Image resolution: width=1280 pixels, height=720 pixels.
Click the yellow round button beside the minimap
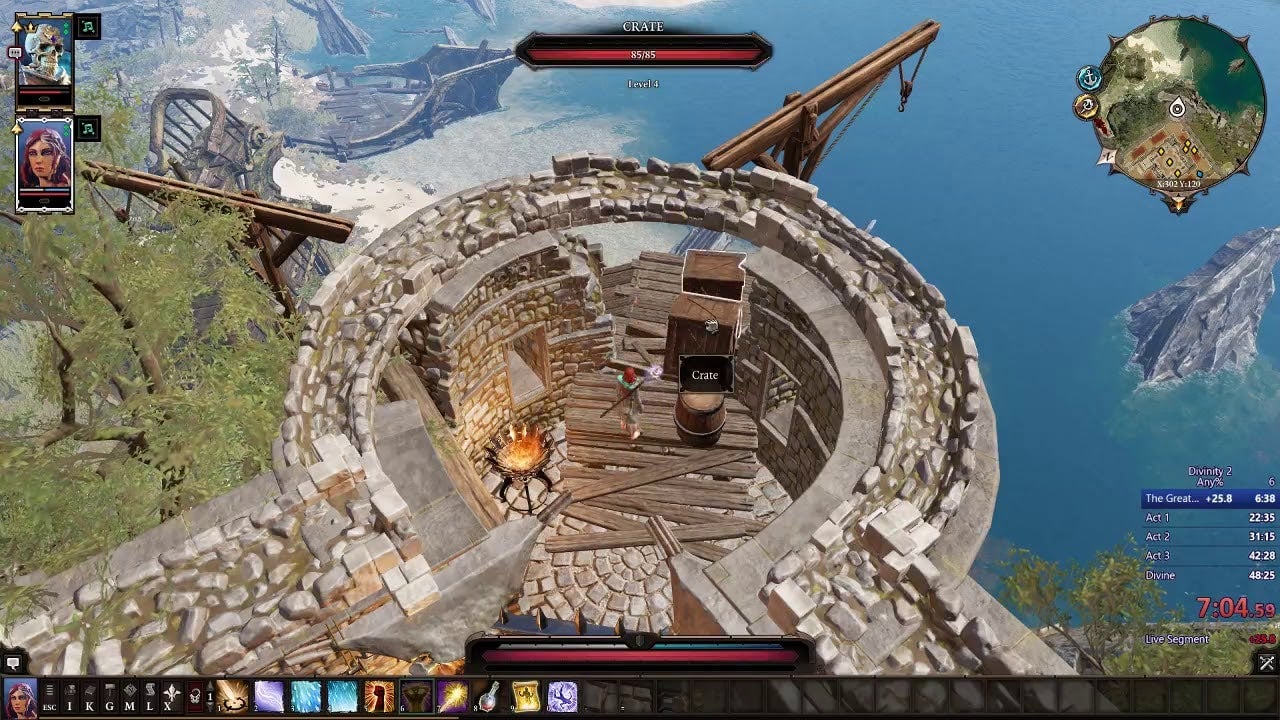coord(1086,106)
